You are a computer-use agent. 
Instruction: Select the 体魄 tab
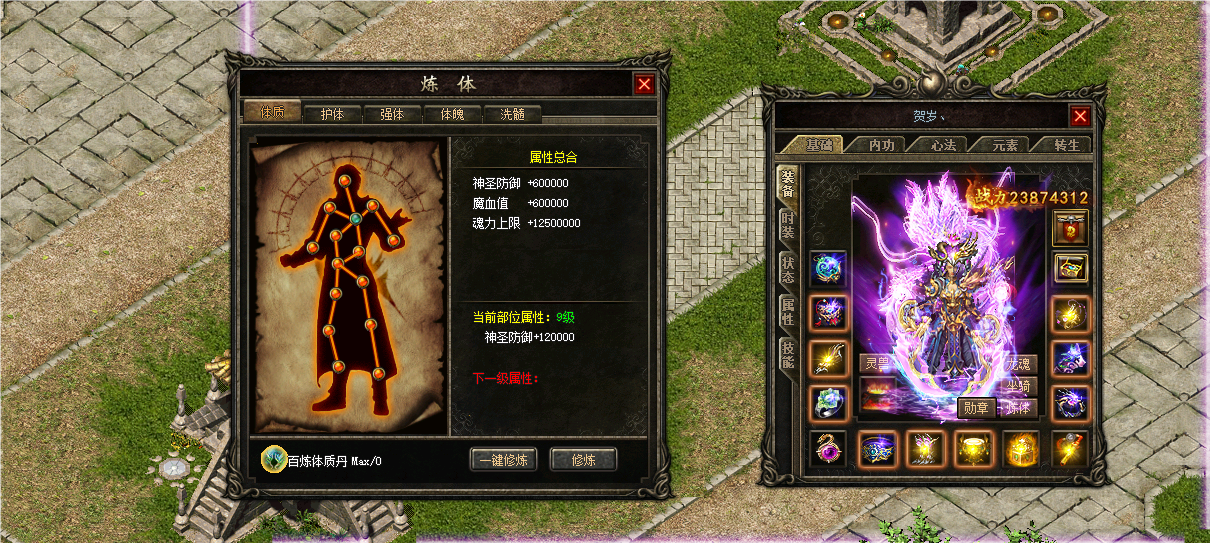(x=452, y=114)
